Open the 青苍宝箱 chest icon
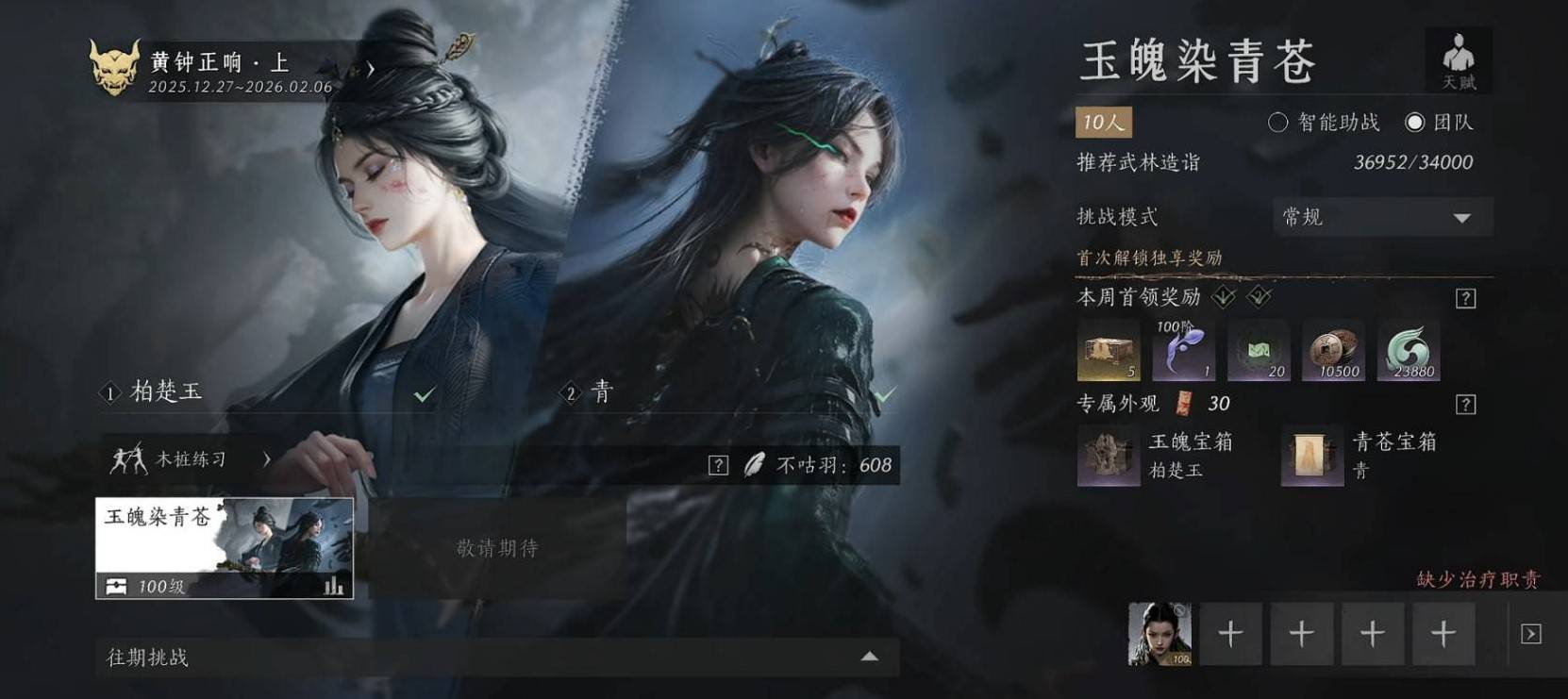The width and height of the screenshot is (1568, 699). 1311,455
